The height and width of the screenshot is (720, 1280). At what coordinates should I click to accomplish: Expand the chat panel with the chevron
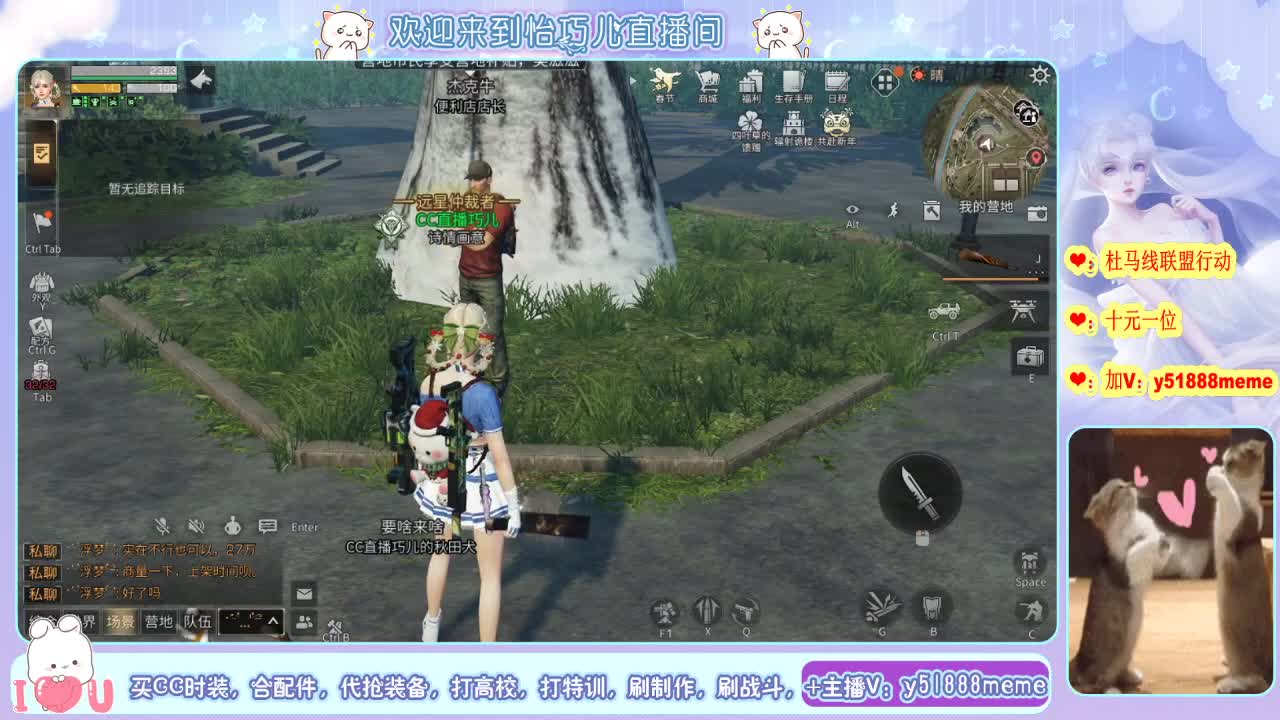point(272,622)
